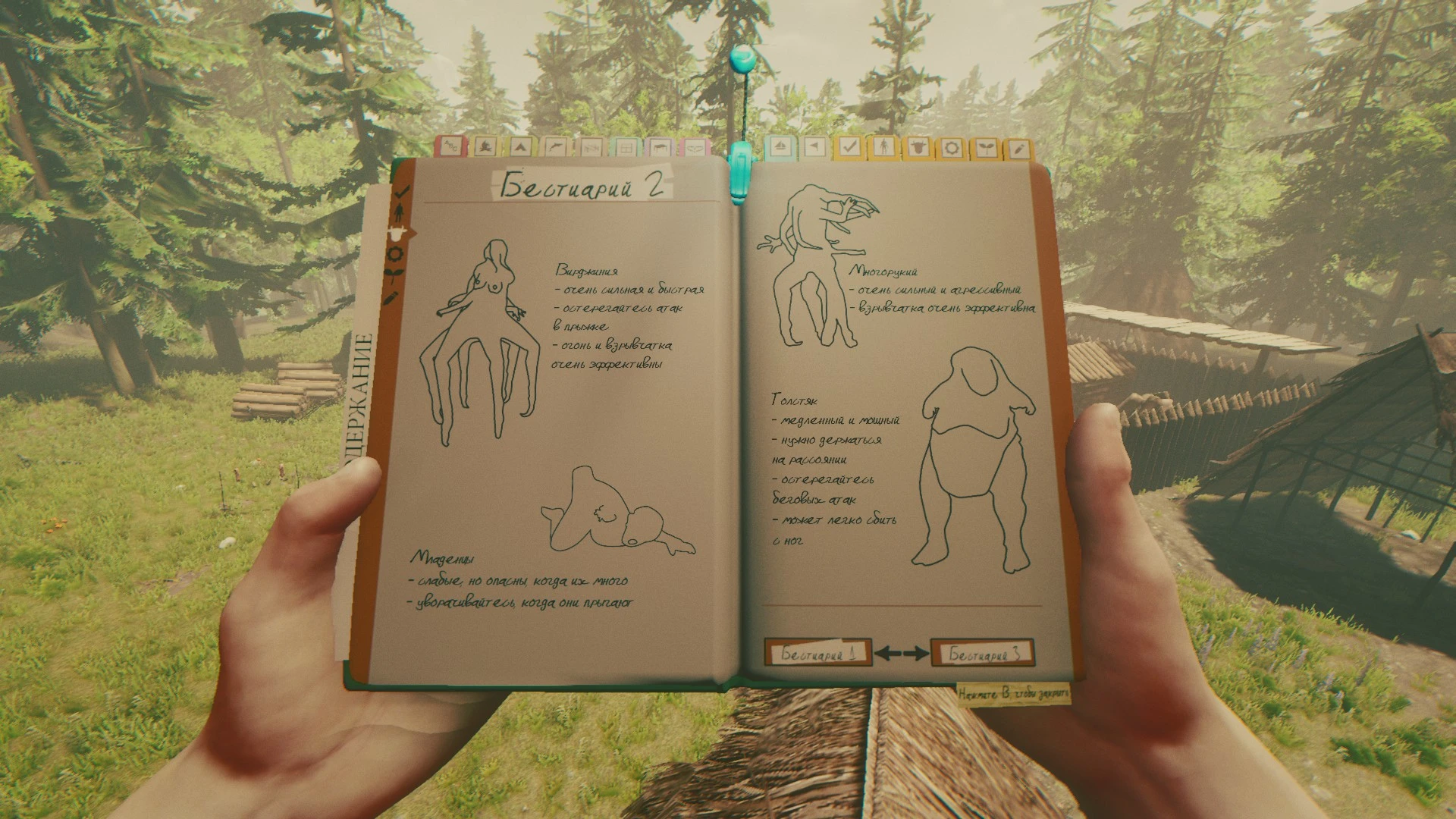
Task: Open the weapon crafting tab icon
Action: tap(556, 149)
